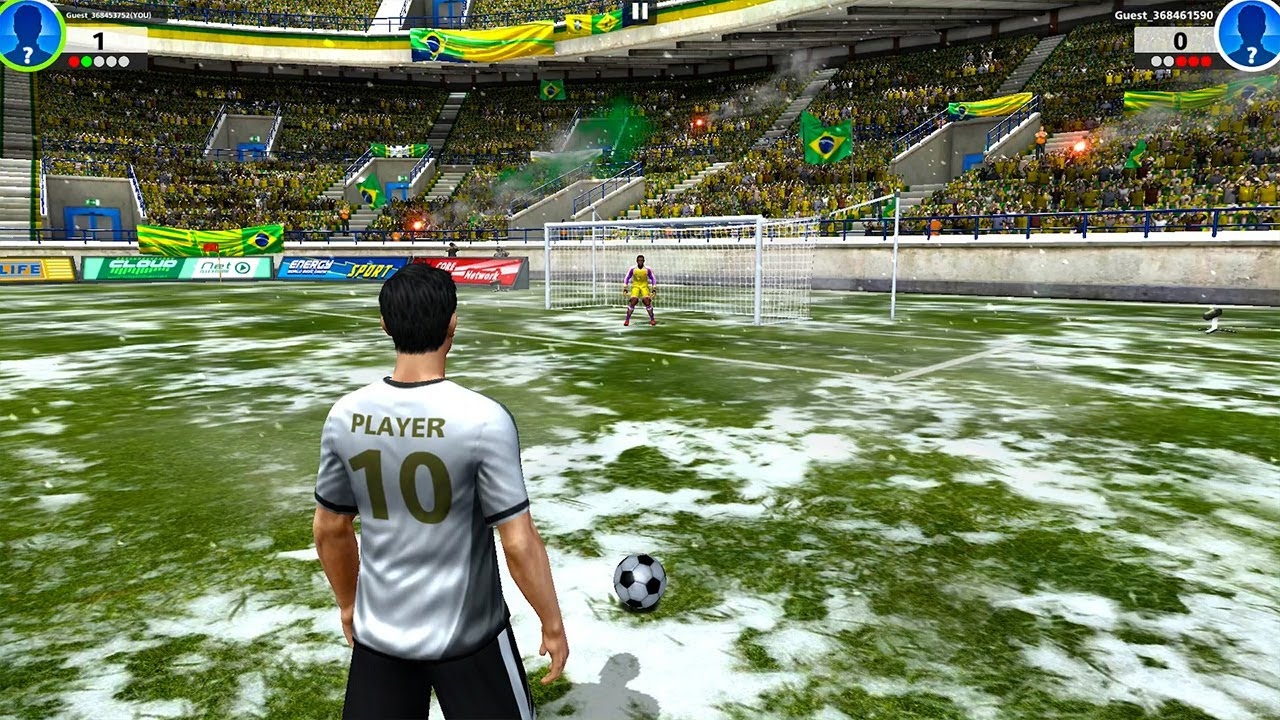Select the Guest_368453752(YOU) name label
1280x720 pixels.
point(109,15)
